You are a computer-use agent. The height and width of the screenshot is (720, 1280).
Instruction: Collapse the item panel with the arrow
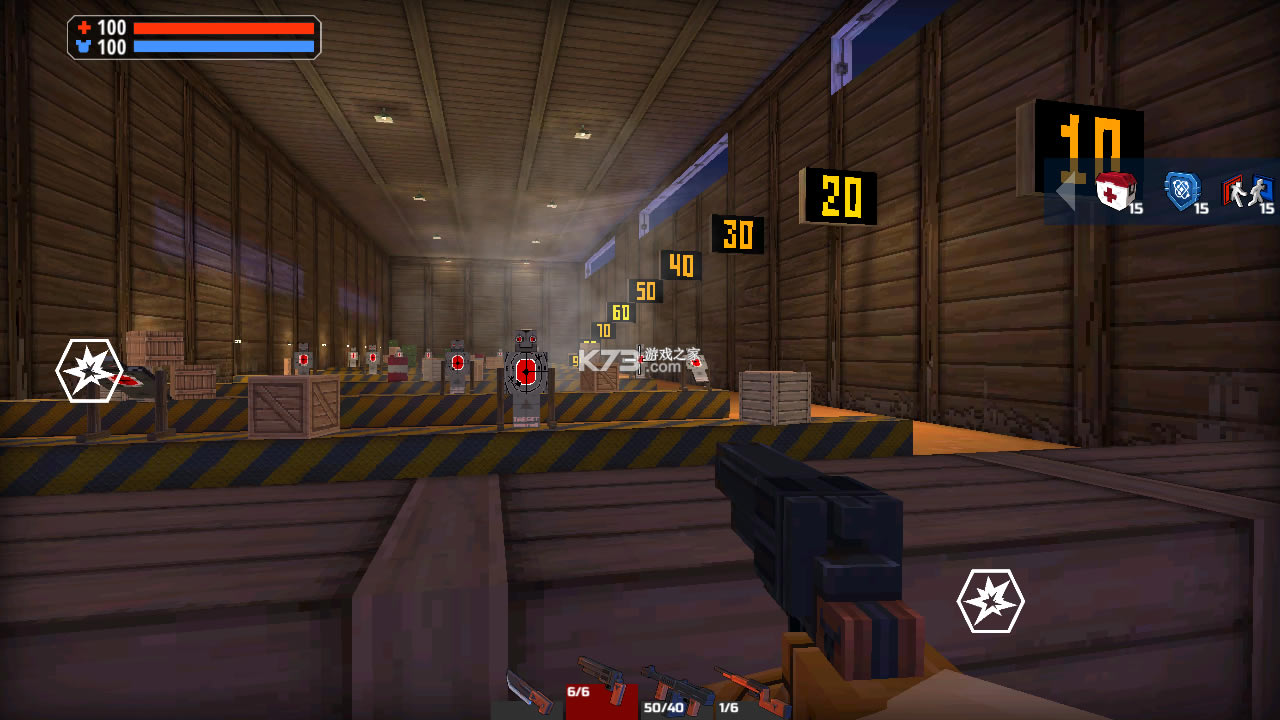tap(1065, 191)
